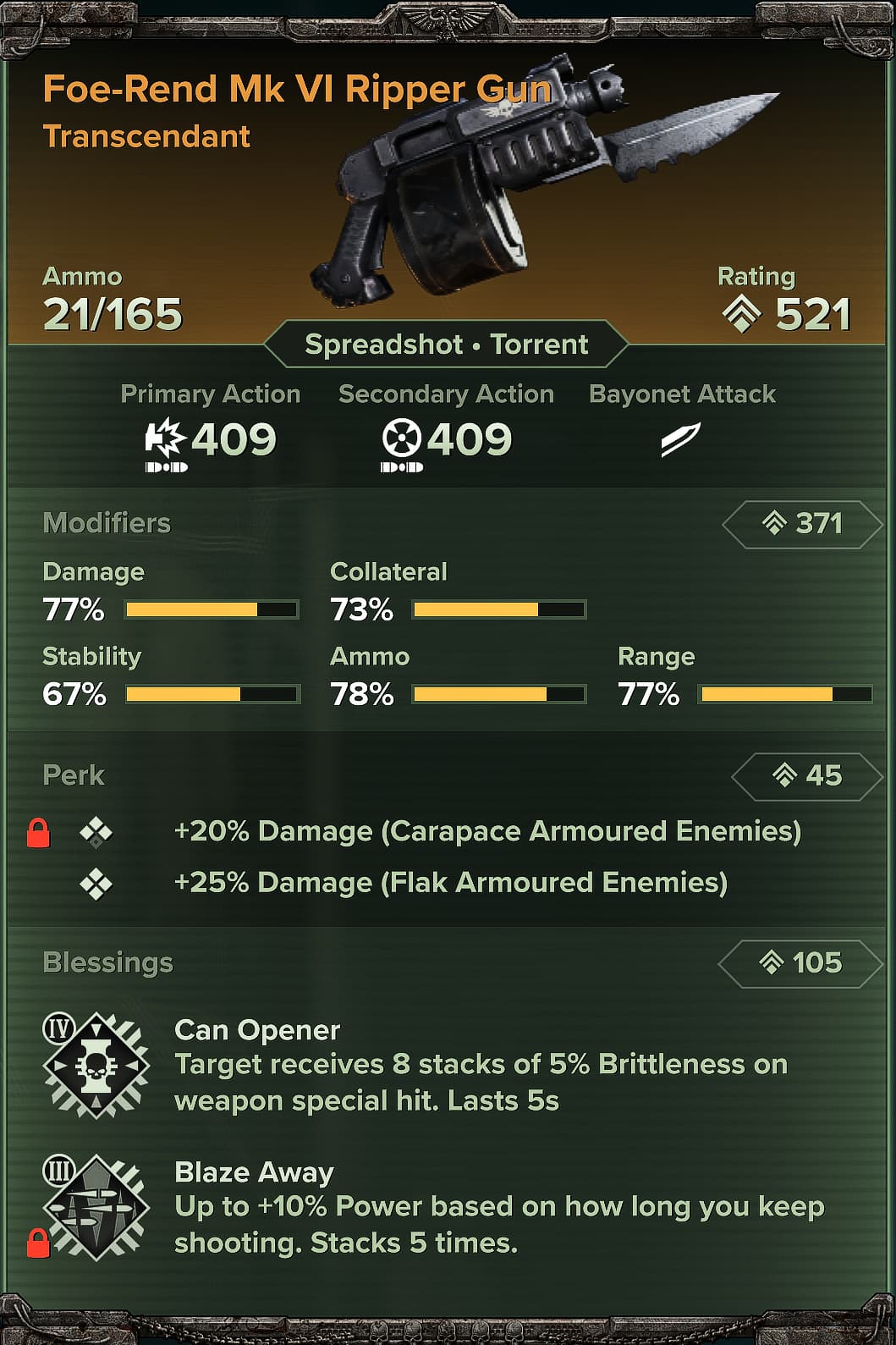Show the Primary Action damage icon
The image size is (896, 1345).
click(164, 439)
